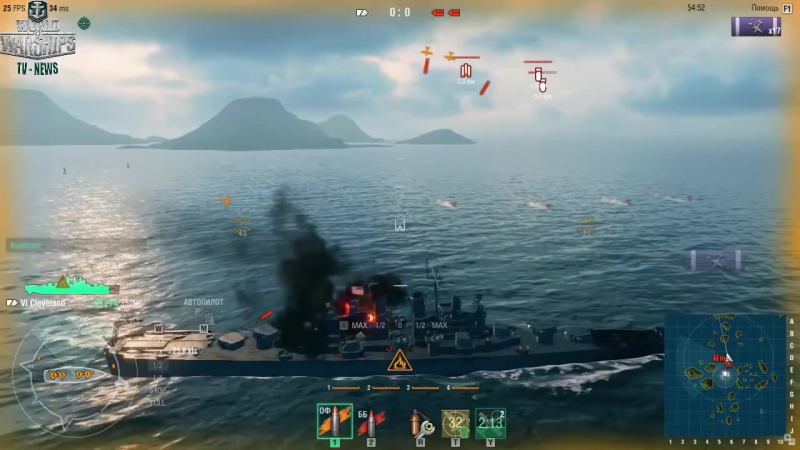The image size is (800, 450).
Task: Use the Defensive AA Fire consumable
Action: tap(456, 423)
